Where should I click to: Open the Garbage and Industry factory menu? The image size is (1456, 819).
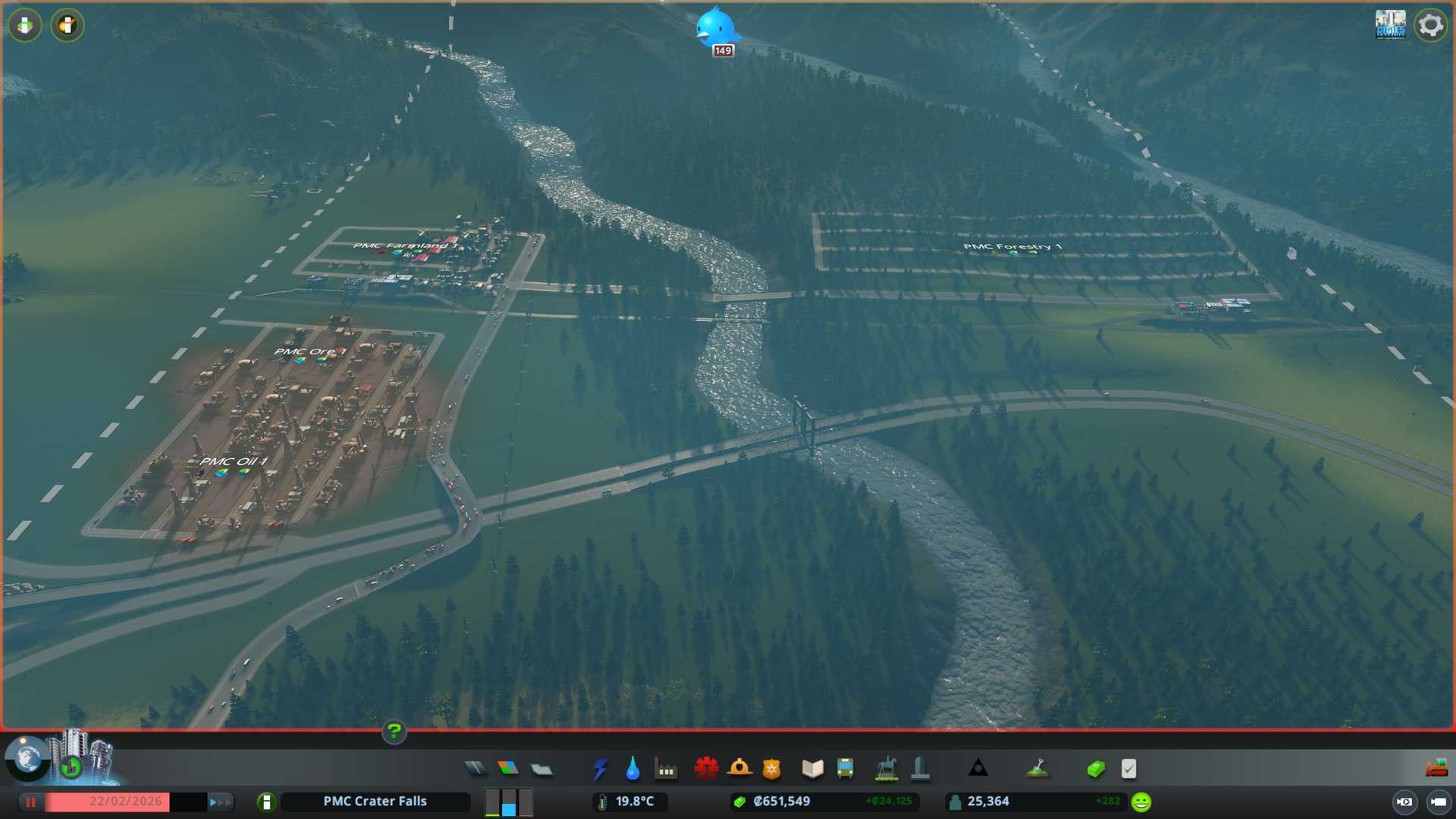(666, 769)
